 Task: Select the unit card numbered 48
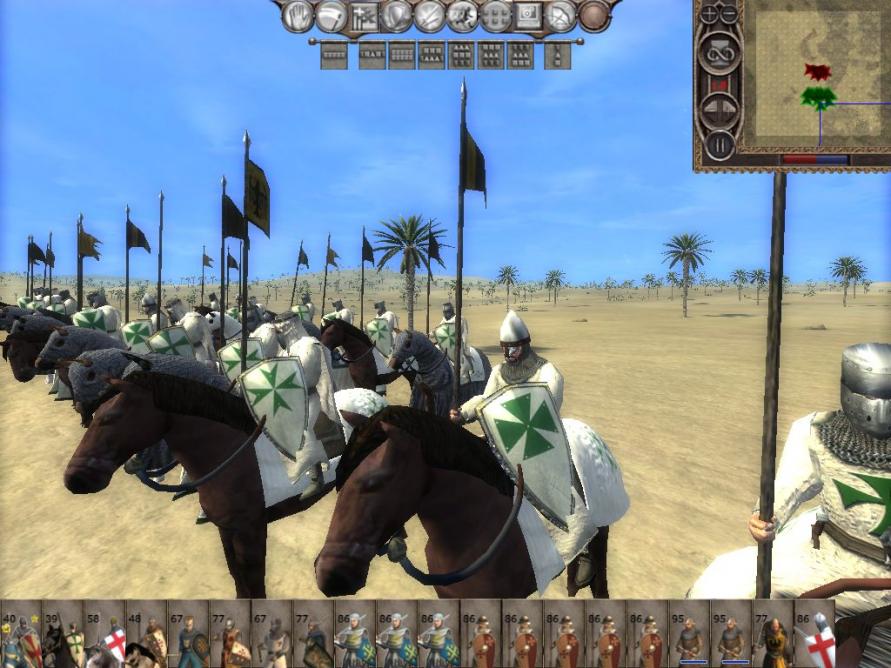coord(146,634)
